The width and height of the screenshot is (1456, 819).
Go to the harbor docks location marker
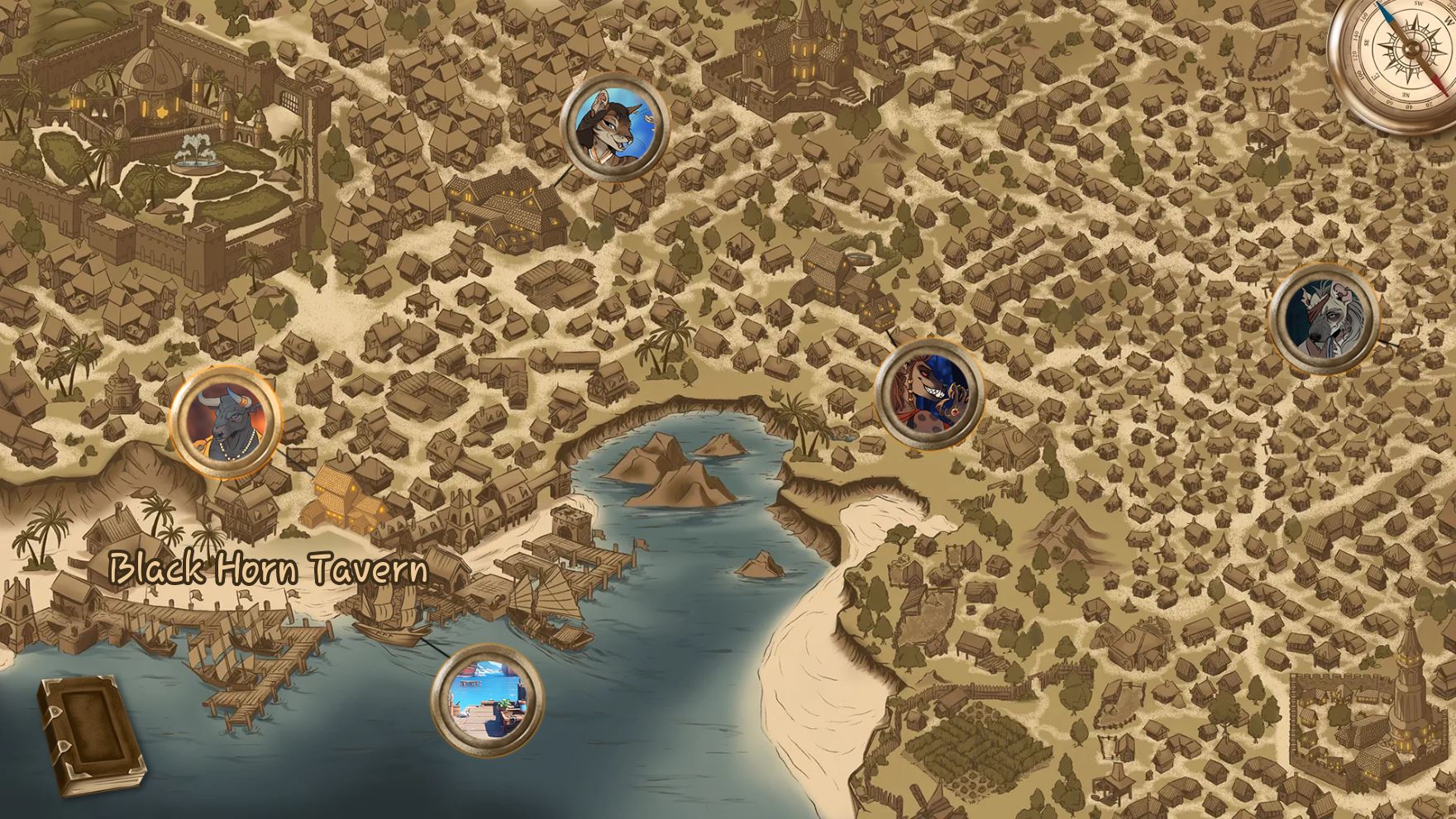point(487,699)
